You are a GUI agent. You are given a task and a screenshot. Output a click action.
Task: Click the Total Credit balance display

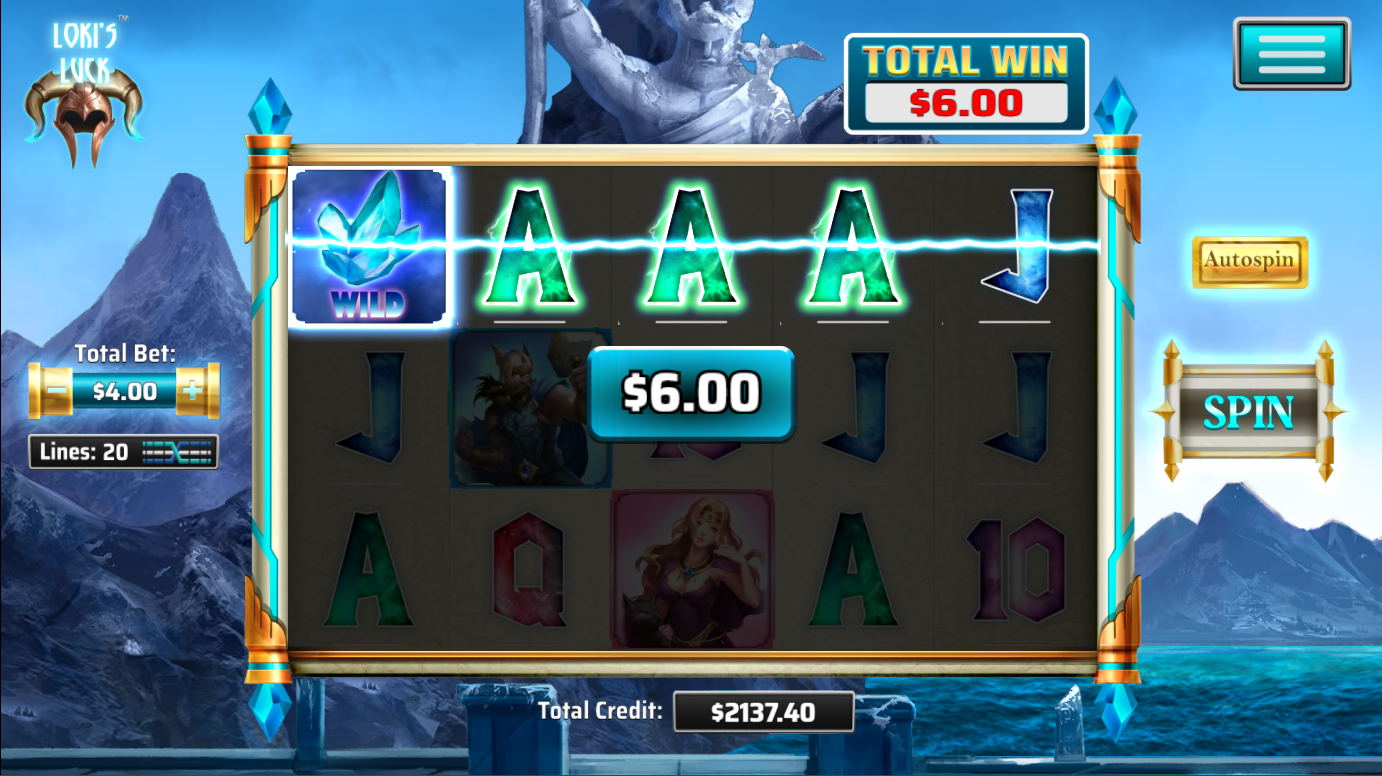[x=763, y=711]
